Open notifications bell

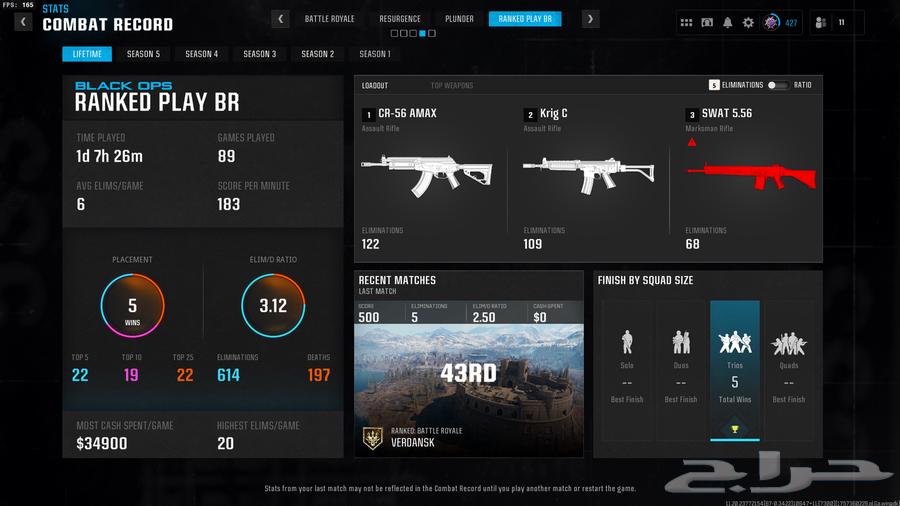click(728, 22)
